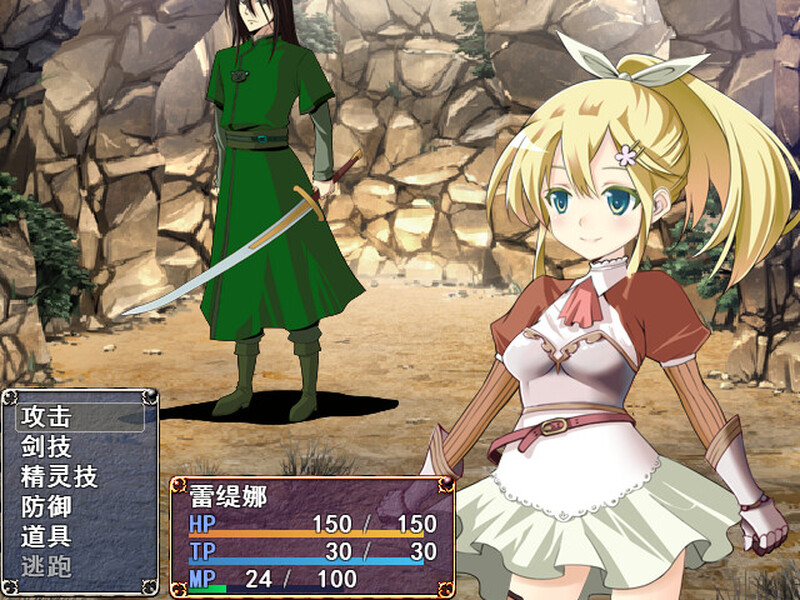This screenshot has height=600, width=800.
Task: Choose the 剑技 sword skill command
Action: click(46, 447)
